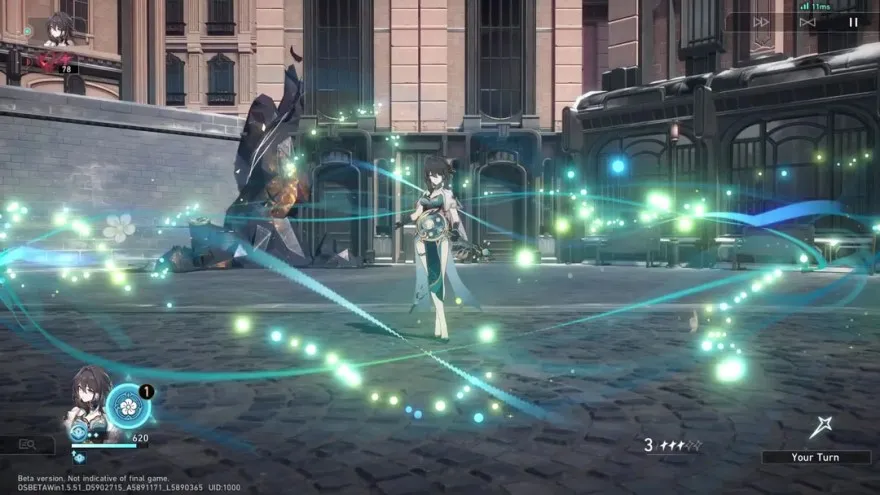
Task: Toggle the double-speed fast-forward button
Action: tap(761, 21)
